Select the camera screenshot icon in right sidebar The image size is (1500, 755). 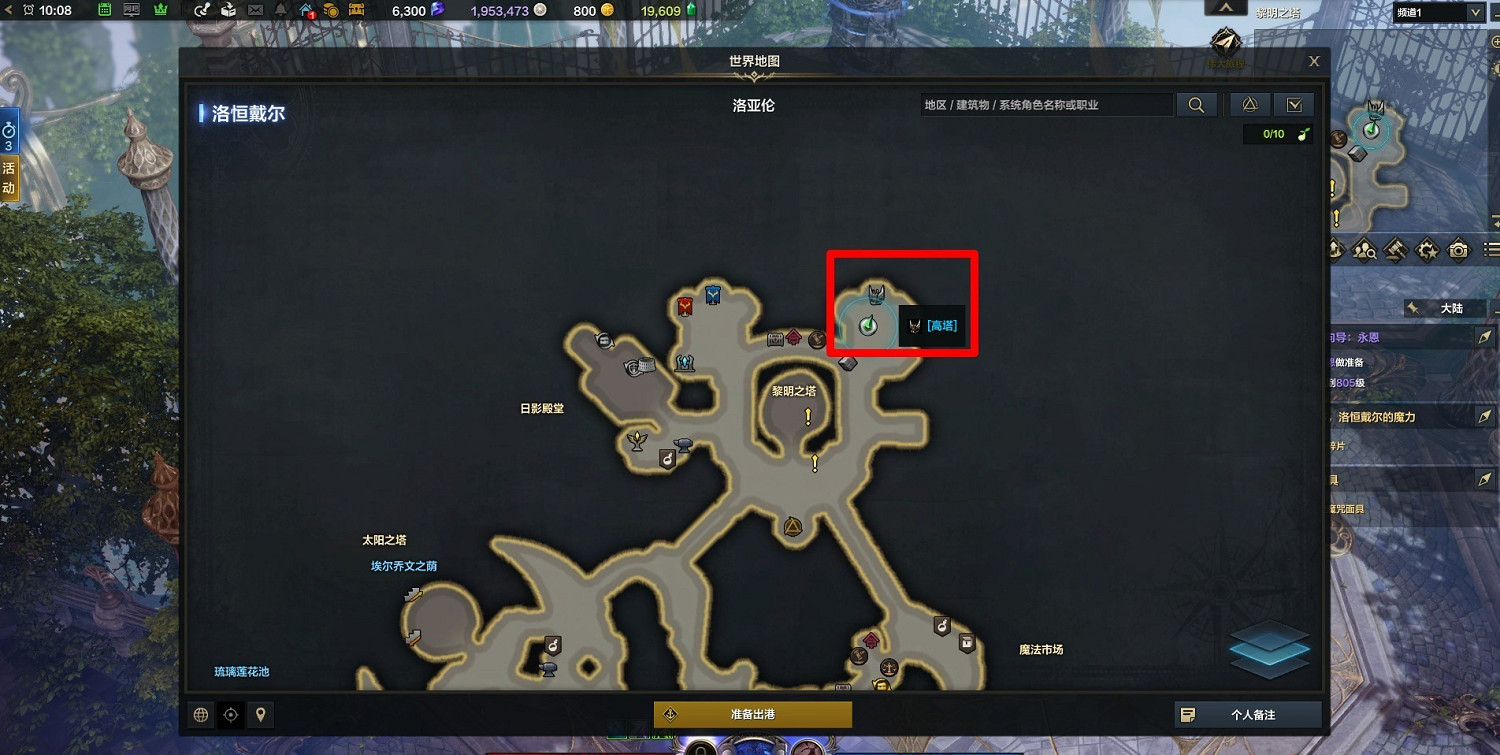click(1459, 250)
